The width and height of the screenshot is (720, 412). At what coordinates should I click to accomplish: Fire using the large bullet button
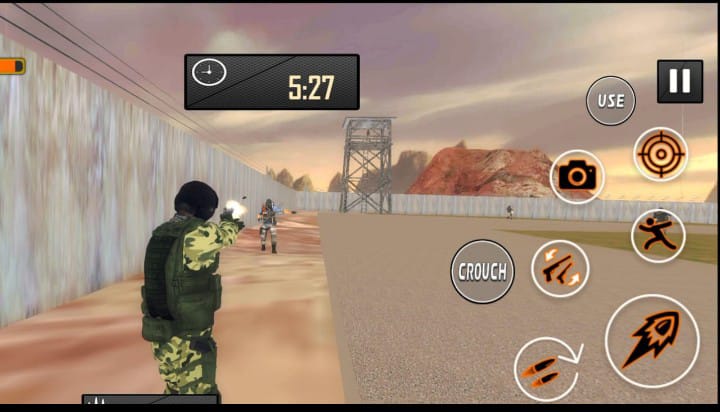[x=651, y=340]
